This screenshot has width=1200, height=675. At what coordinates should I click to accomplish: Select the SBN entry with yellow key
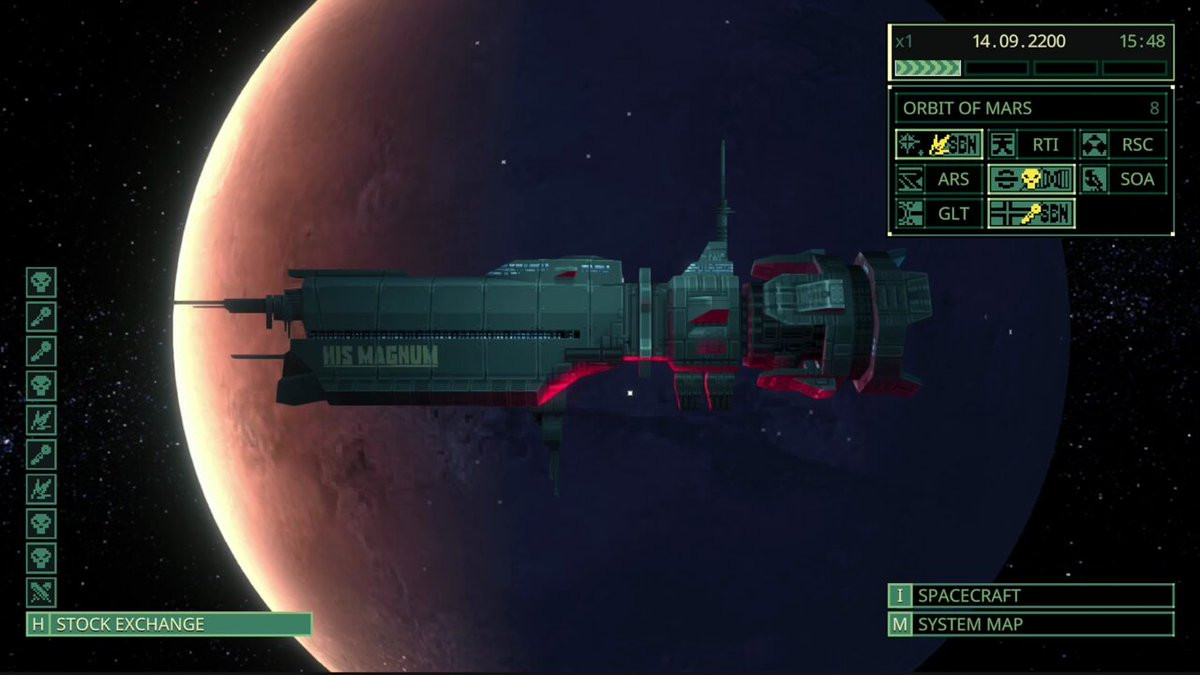pyautogui.click(x=1031, y=213)
